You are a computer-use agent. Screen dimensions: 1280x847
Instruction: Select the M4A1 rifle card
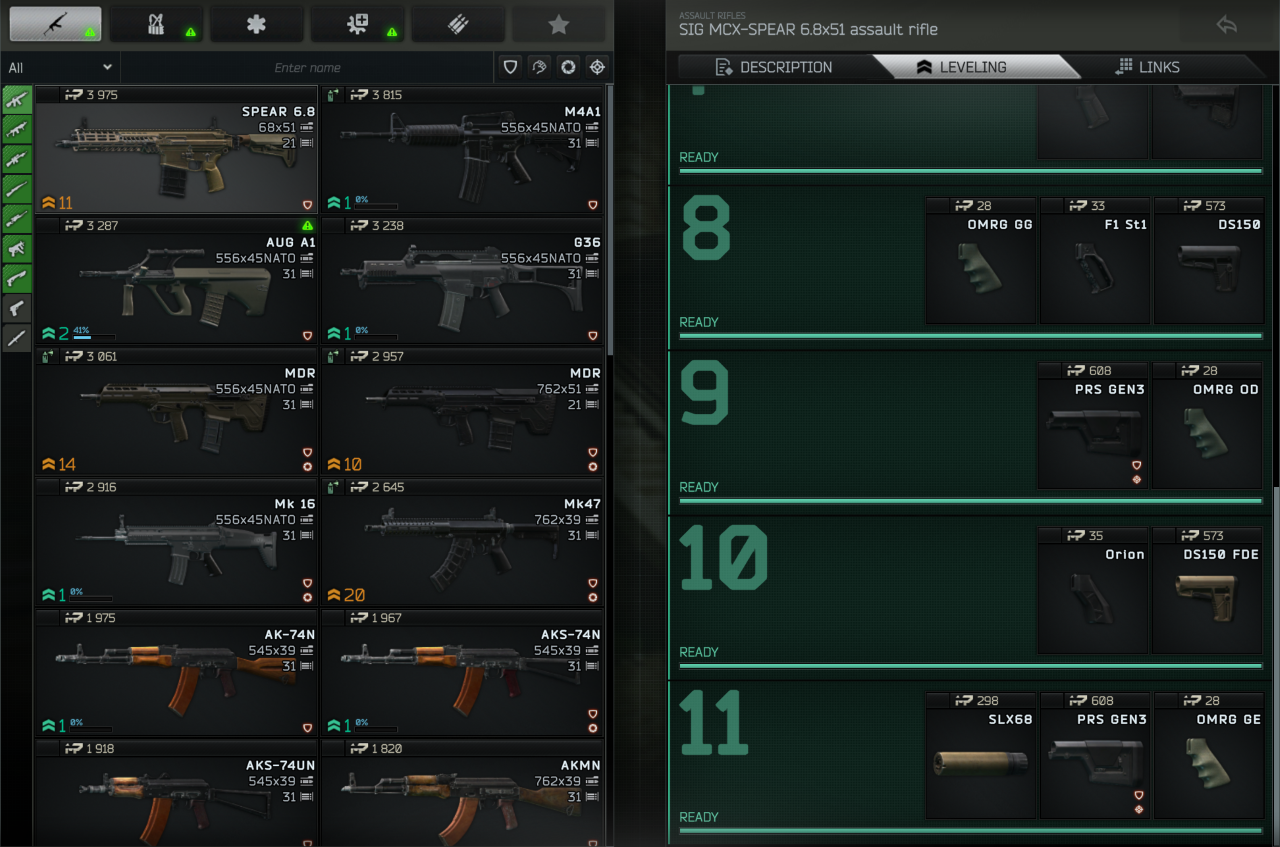pyautogui.click(x=462, y=150)
